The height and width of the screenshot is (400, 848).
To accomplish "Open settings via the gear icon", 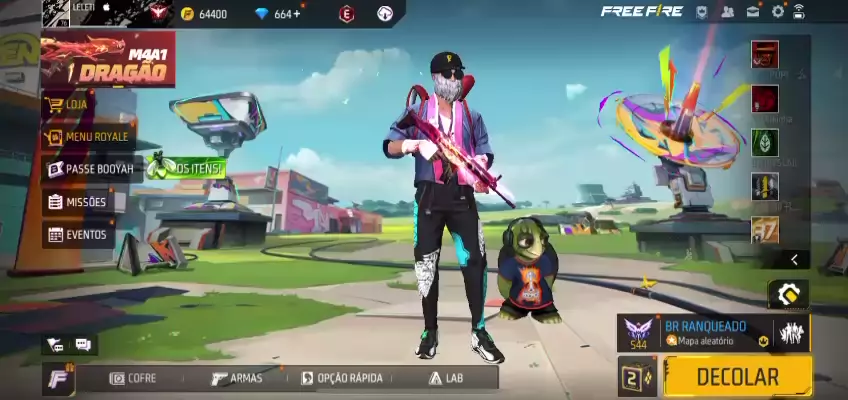I will [x=778, y=12].
